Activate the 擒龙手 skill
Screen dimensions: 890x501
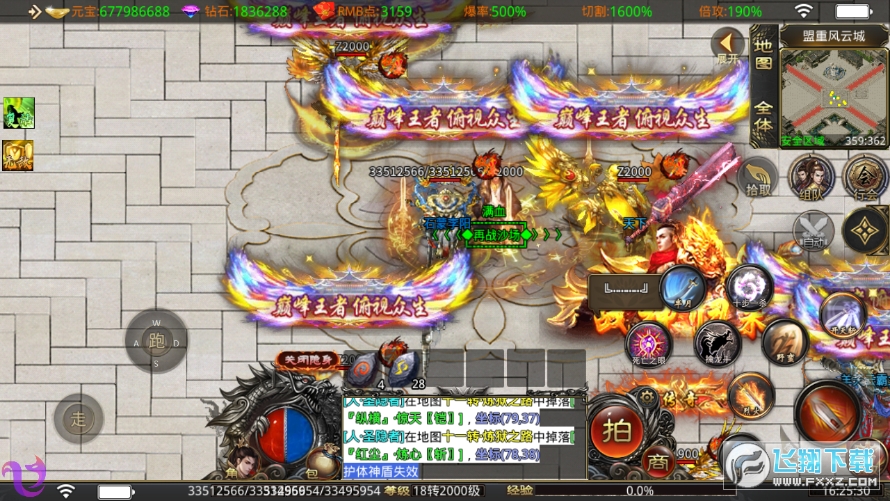click(x=718, y=343)
